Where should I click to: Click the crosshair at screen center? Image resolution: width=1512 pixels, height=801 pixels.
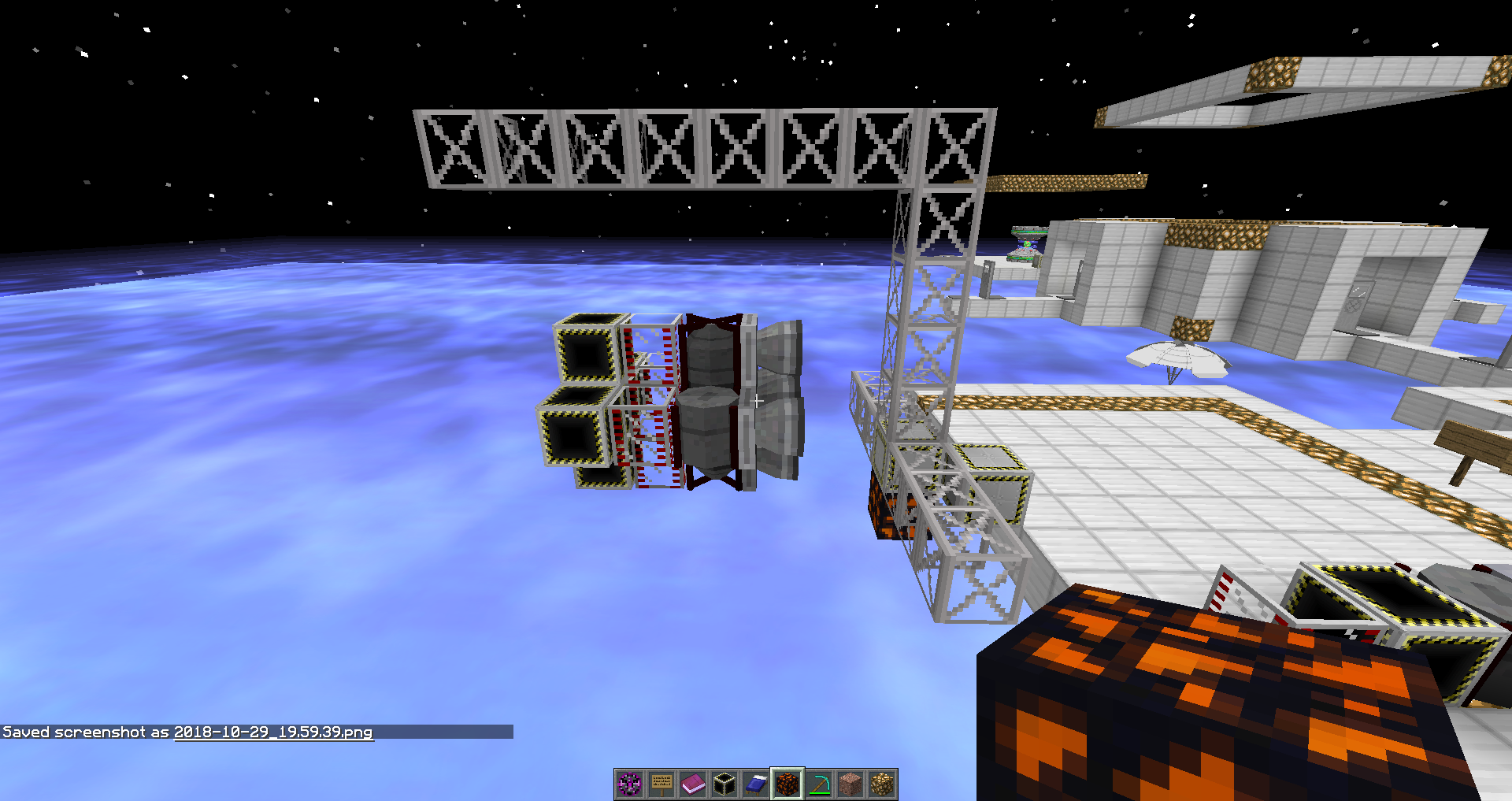coord(756,401)
